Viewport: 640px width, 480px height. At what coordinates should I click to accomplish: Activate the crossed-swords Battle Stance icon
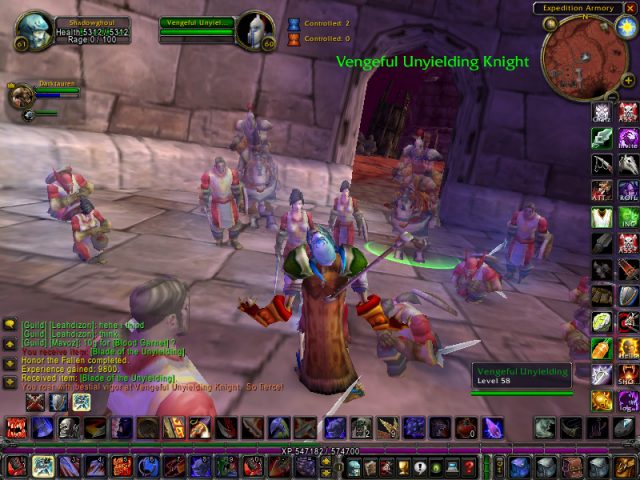[x=36, y=402]
